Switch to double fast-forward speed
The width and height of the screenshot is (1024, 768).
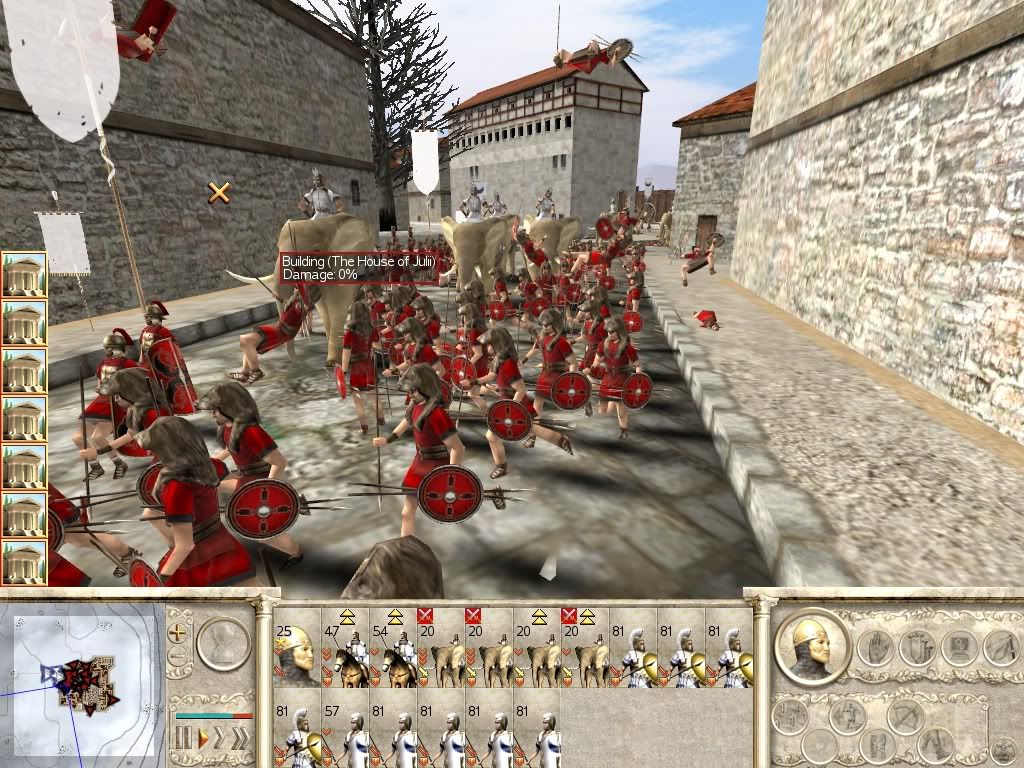[x=221, y=738]
